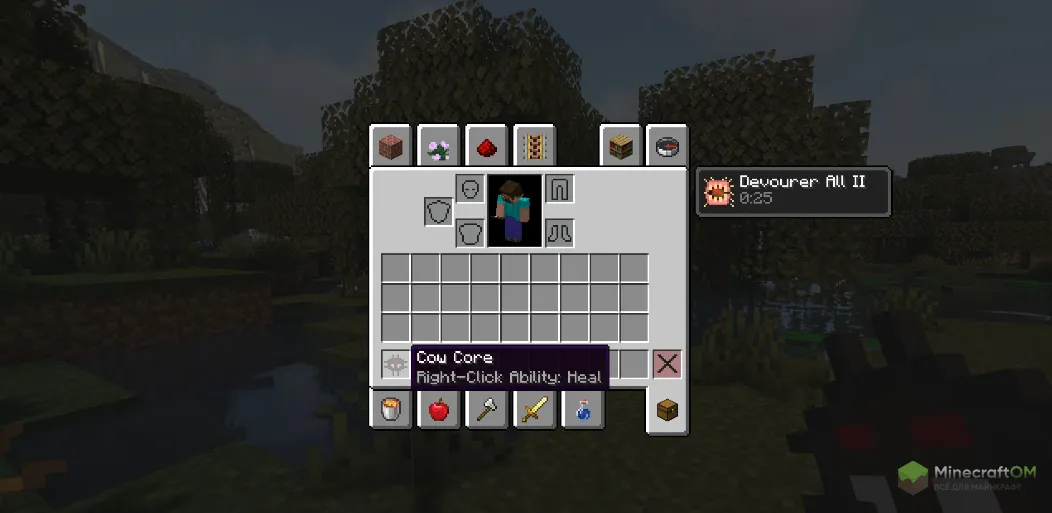Viewport: 1052px width, 513px height.
Task: Select the chest Survival Inventory tab
Action: pos(667,410)
